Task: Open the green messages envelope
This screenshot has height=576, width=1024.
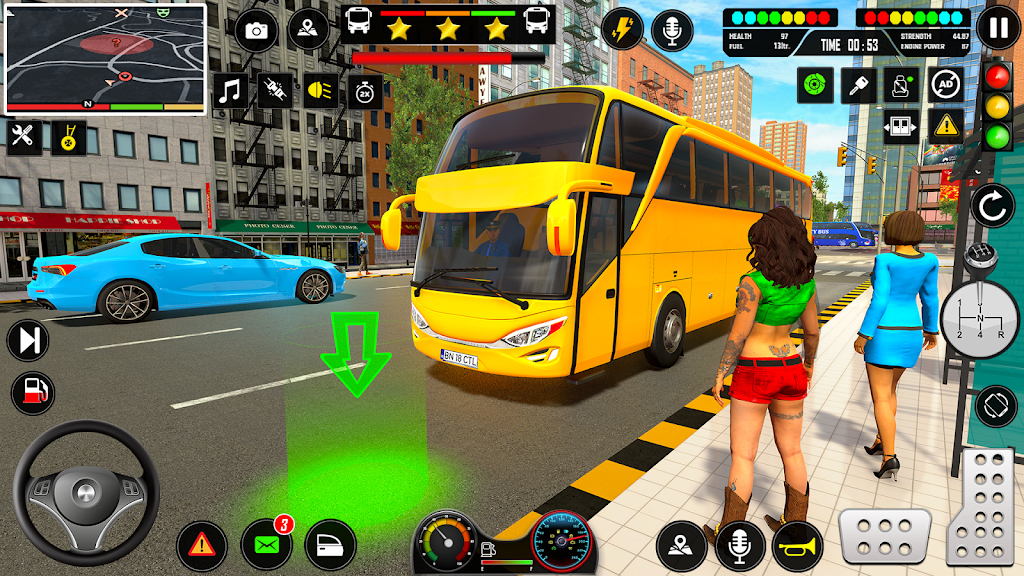Action: pyautogui.click(x=267, y=546)
